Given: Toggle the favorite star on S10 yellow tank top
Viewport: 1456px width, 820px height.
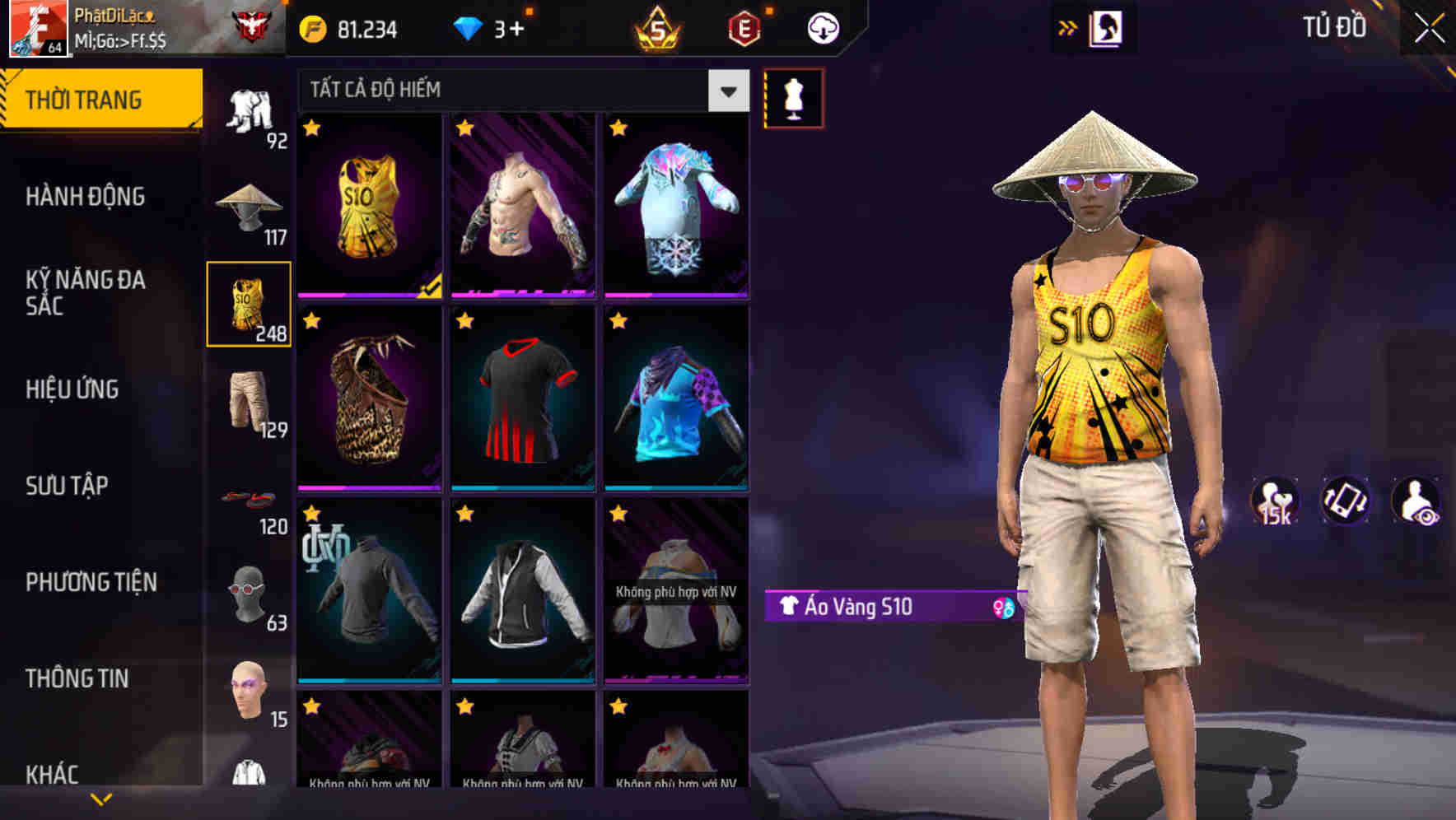Looking at the screenshot, I should tap(312, 129).
